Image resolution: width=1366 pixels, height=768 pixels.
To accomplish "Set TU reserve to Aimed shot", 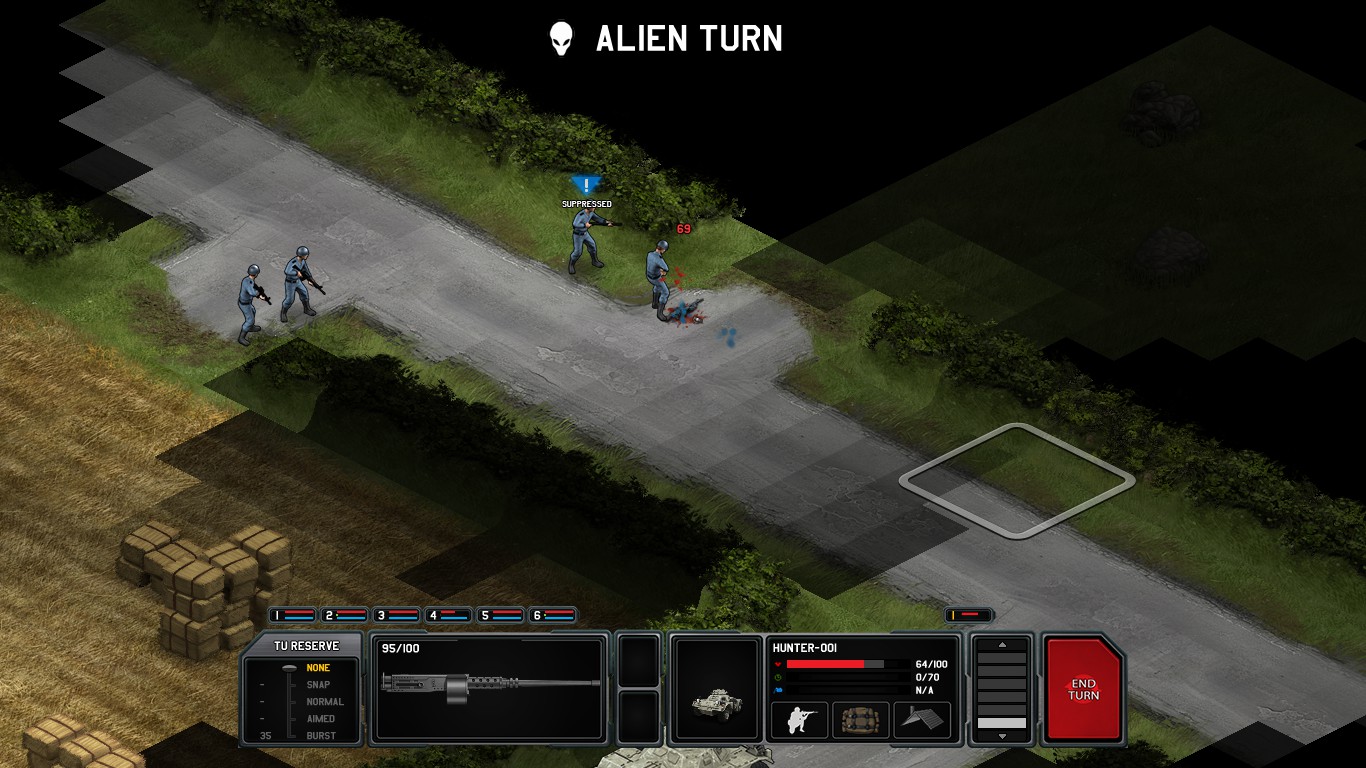I will (320, 719).
